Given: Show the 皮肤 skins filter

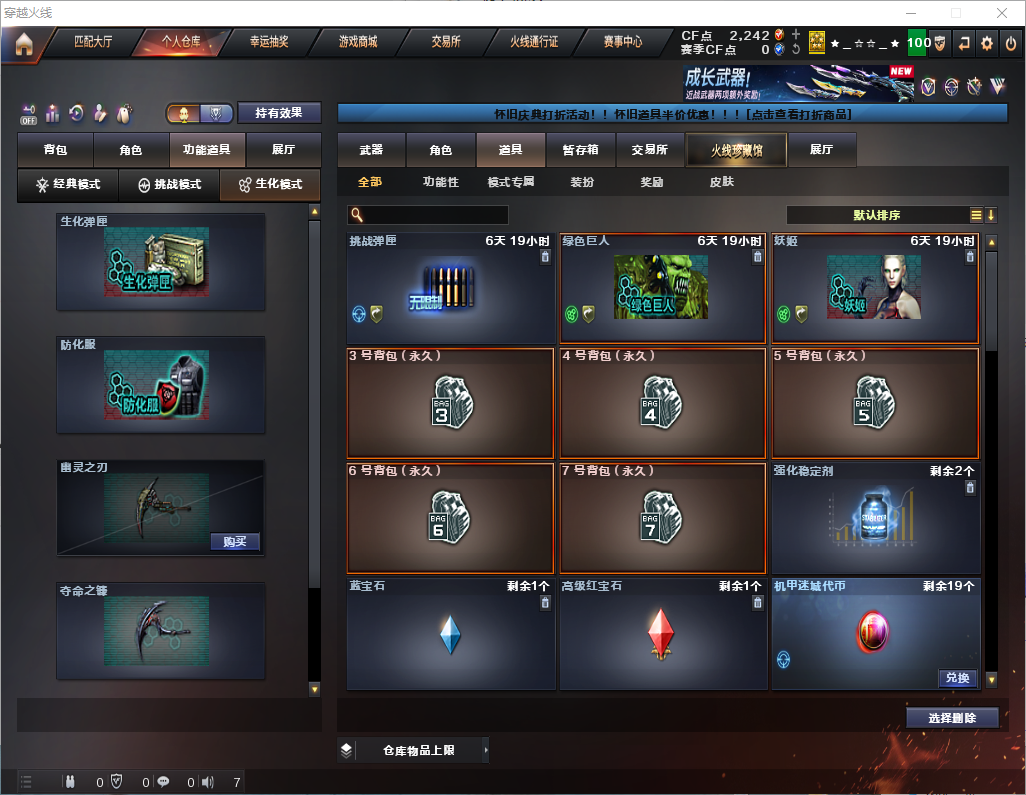Looking at the screenshot, I should [x=721, y=182].
